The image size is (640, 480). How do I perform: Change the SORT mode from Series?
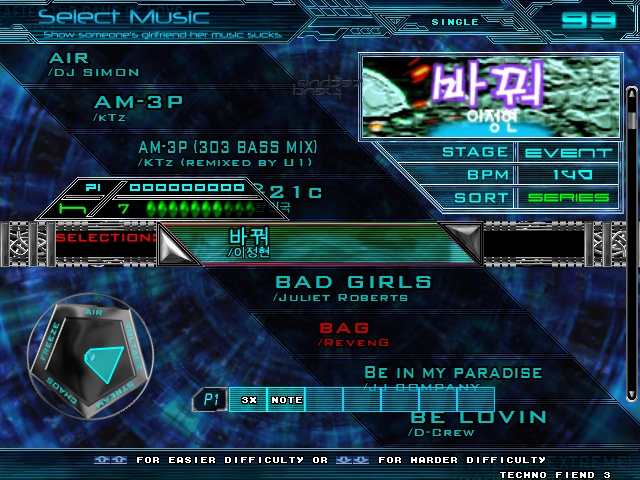(x=568, y=197)
